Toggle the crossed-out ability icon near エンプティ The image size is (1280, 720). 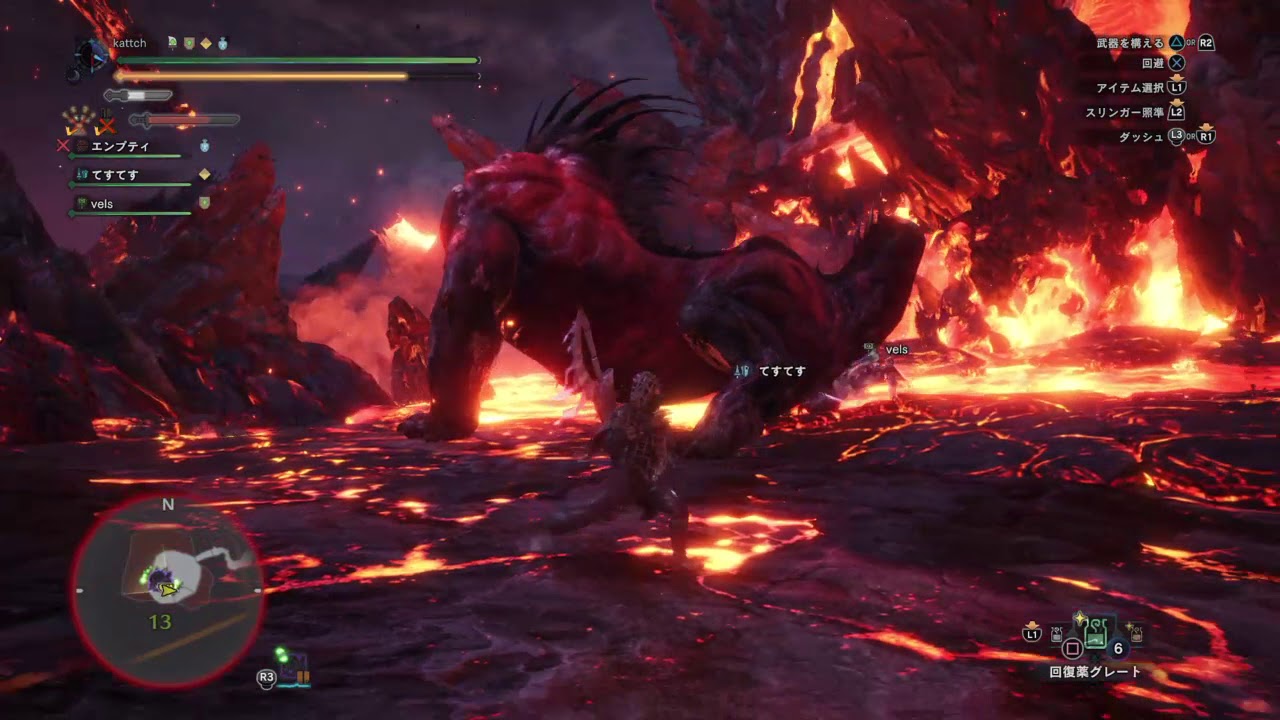(x=63, y=146)
